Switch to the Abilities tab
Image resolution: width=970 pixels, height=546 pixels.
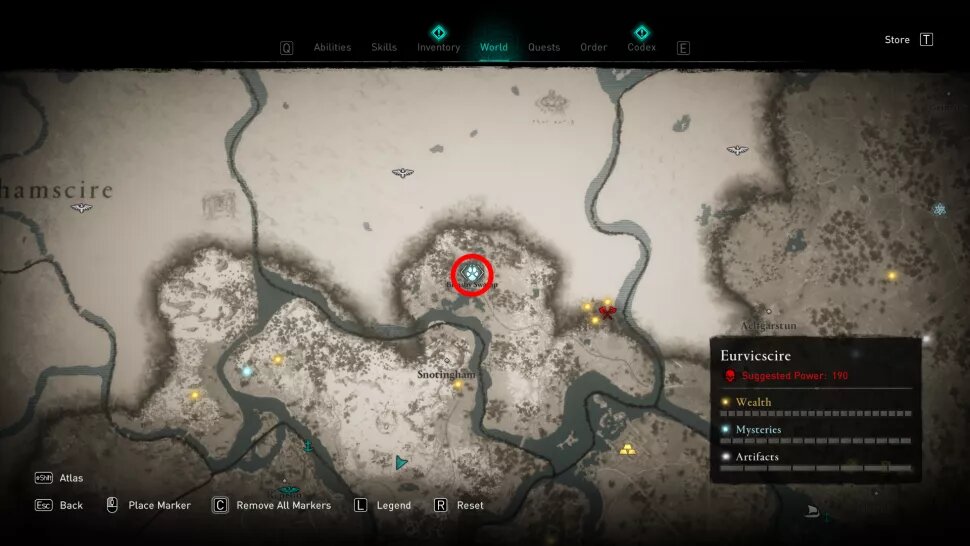(x=331, y=47)
